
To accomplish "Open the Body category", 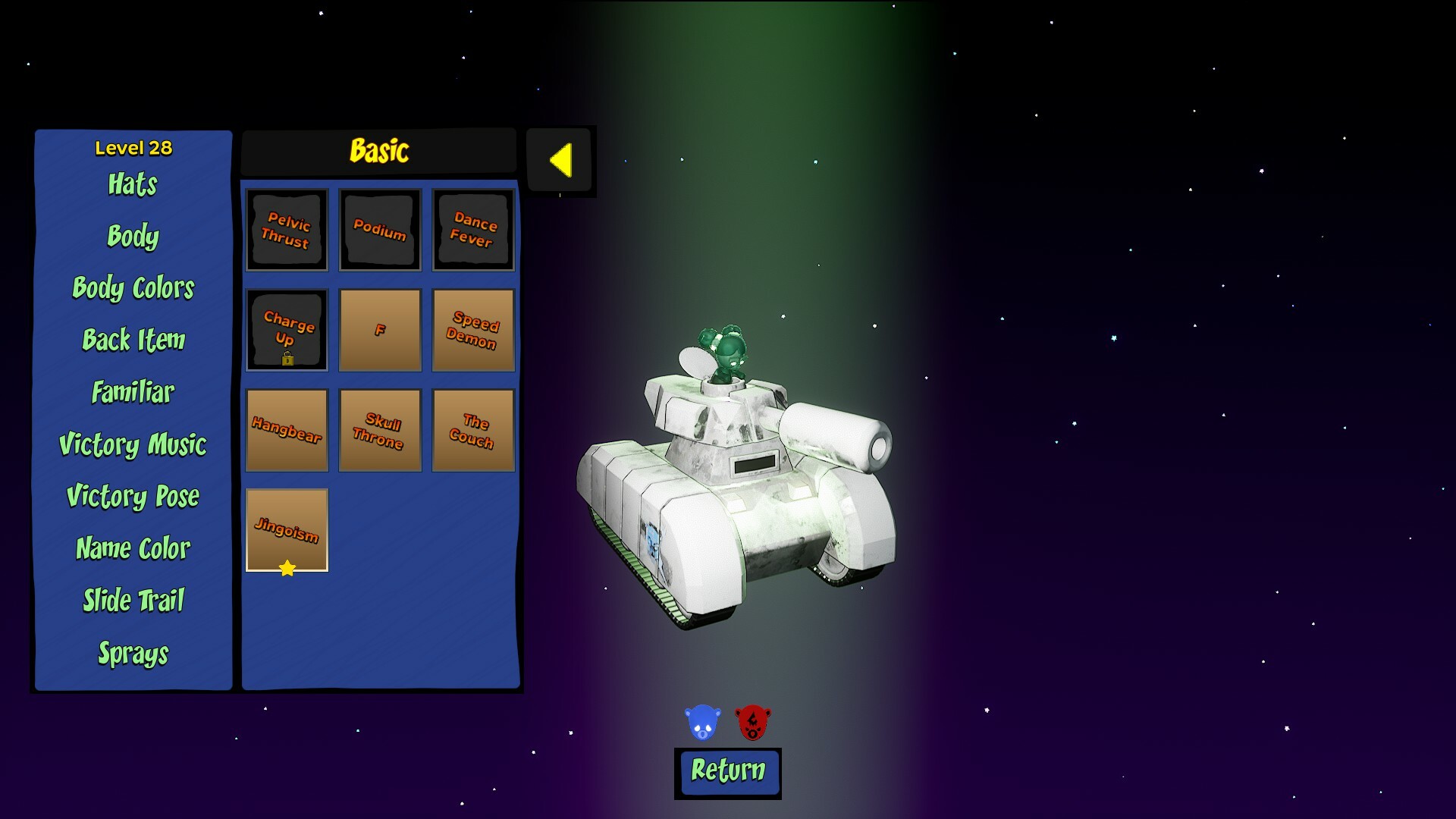I will click(x=132, y=237).
